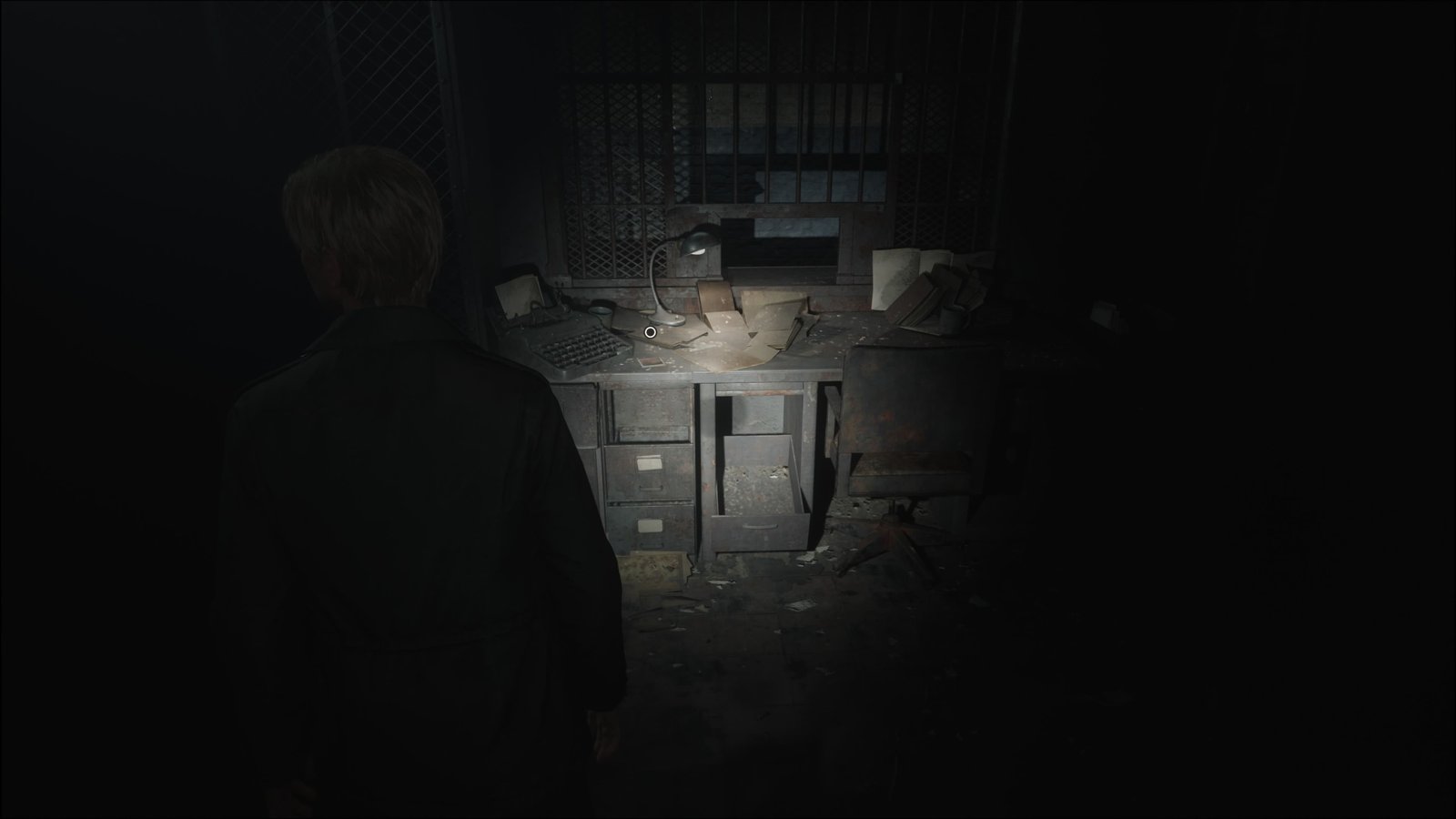Select the circular interaction marker on the desk
Image resolution: width=1456 pixels, height=819 pixels.
tap(650, 332)
